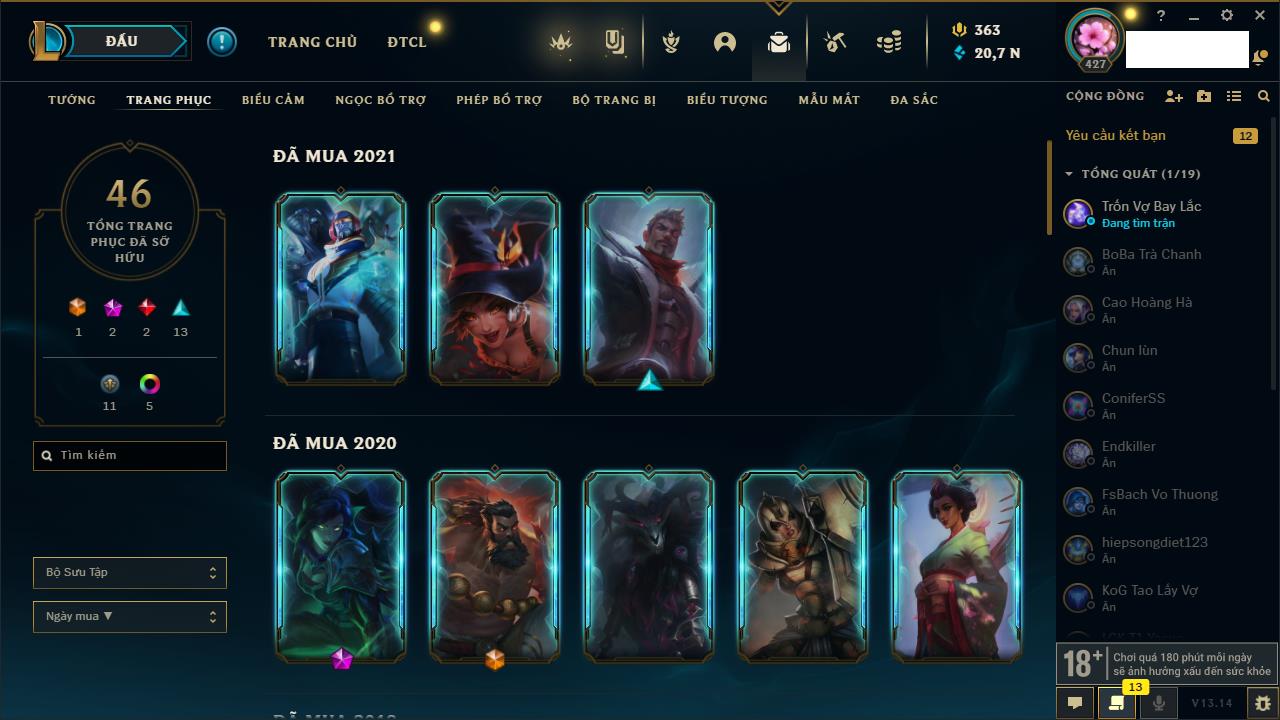
Task: Go to TRANG CHỦ home page
Action: point(312,42)
